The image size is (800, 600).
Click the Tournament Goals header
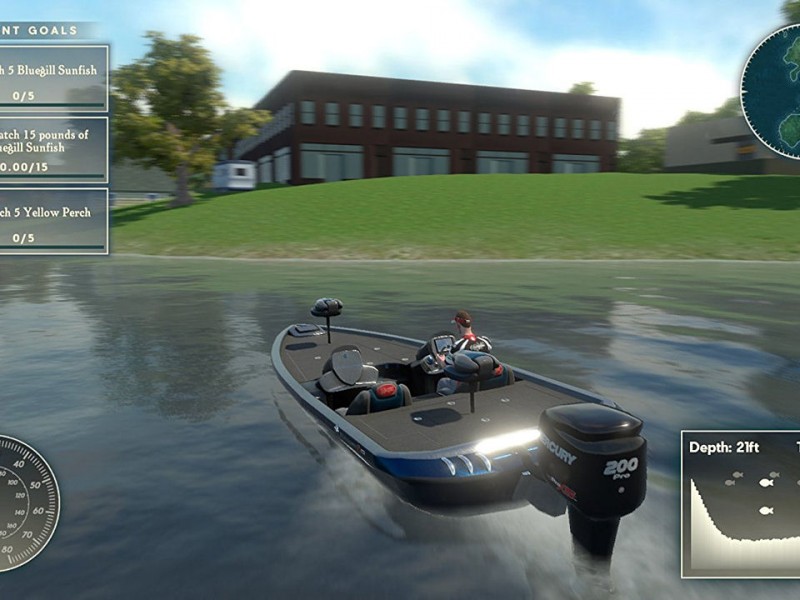pyautogui.click(x=45, y=31)
